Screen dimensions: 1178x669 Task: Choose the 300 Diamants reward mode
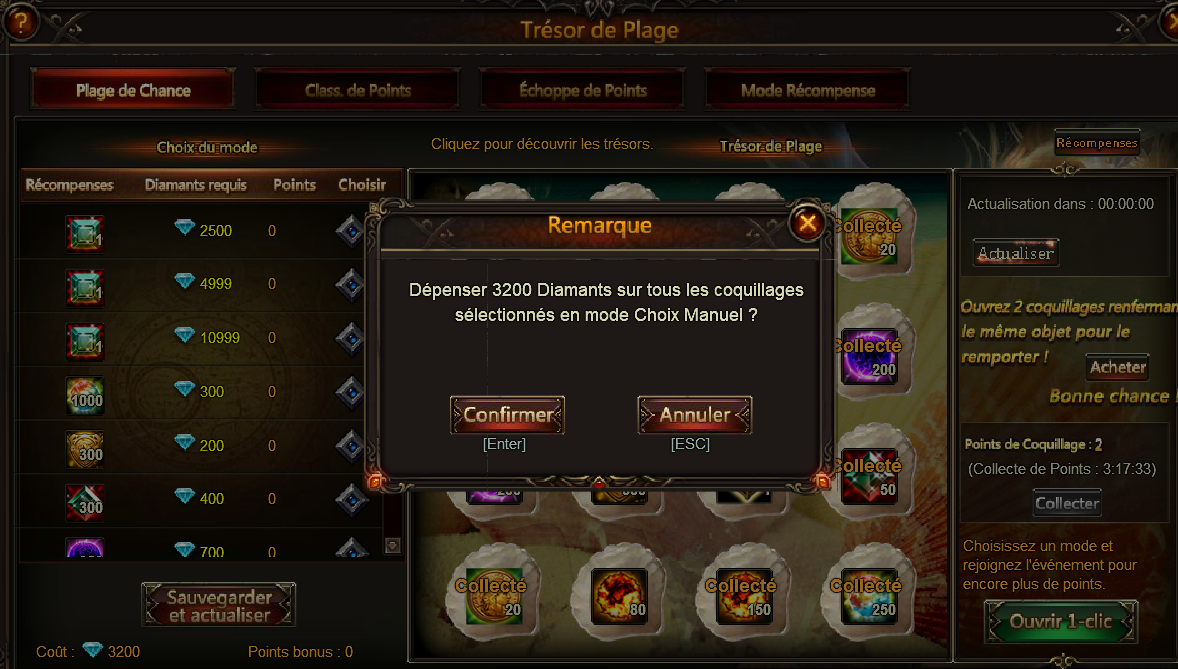(349, 392)
